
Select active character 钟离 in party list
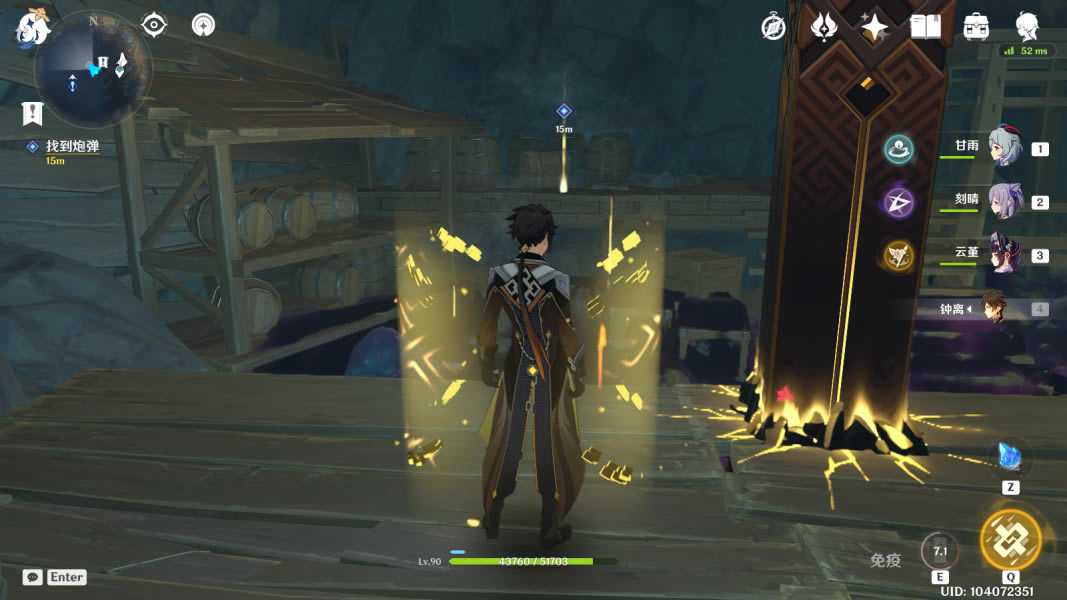coord(993,308)
